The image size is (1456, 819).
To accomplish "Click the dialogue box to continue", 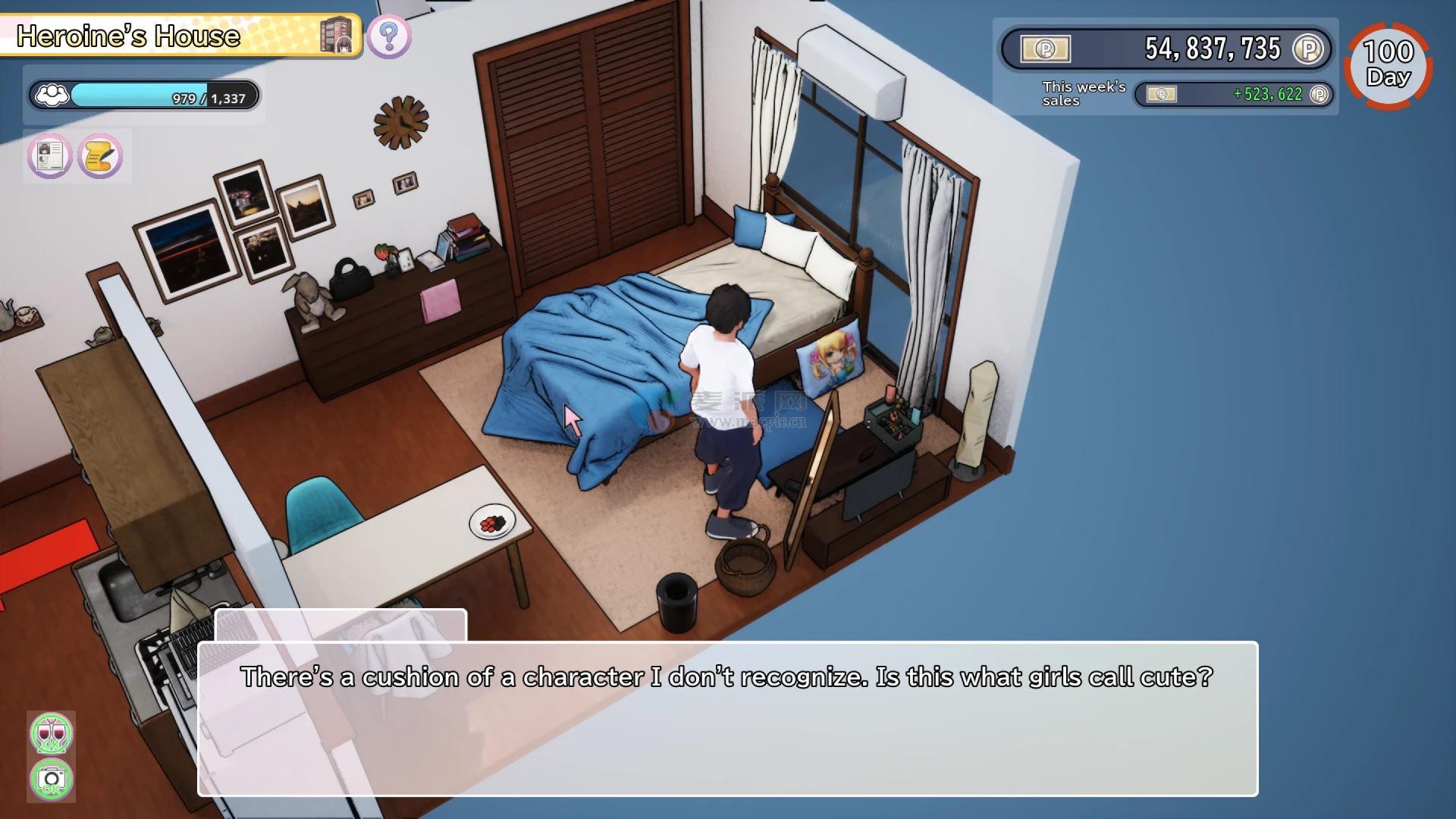I will [x=727, y=718].
